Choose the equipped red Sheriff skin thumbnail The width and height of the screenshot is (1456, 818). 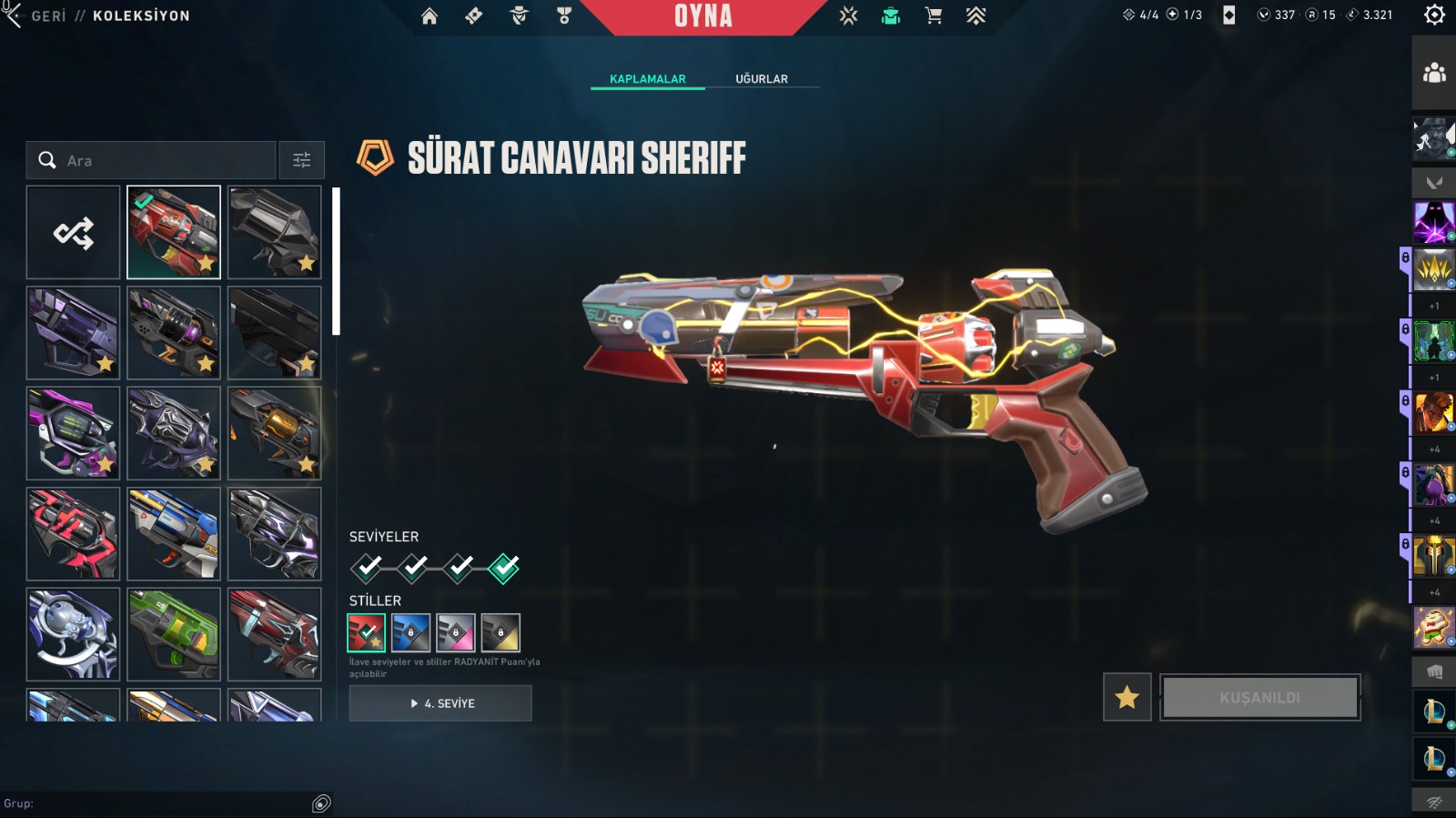(174, 233)
